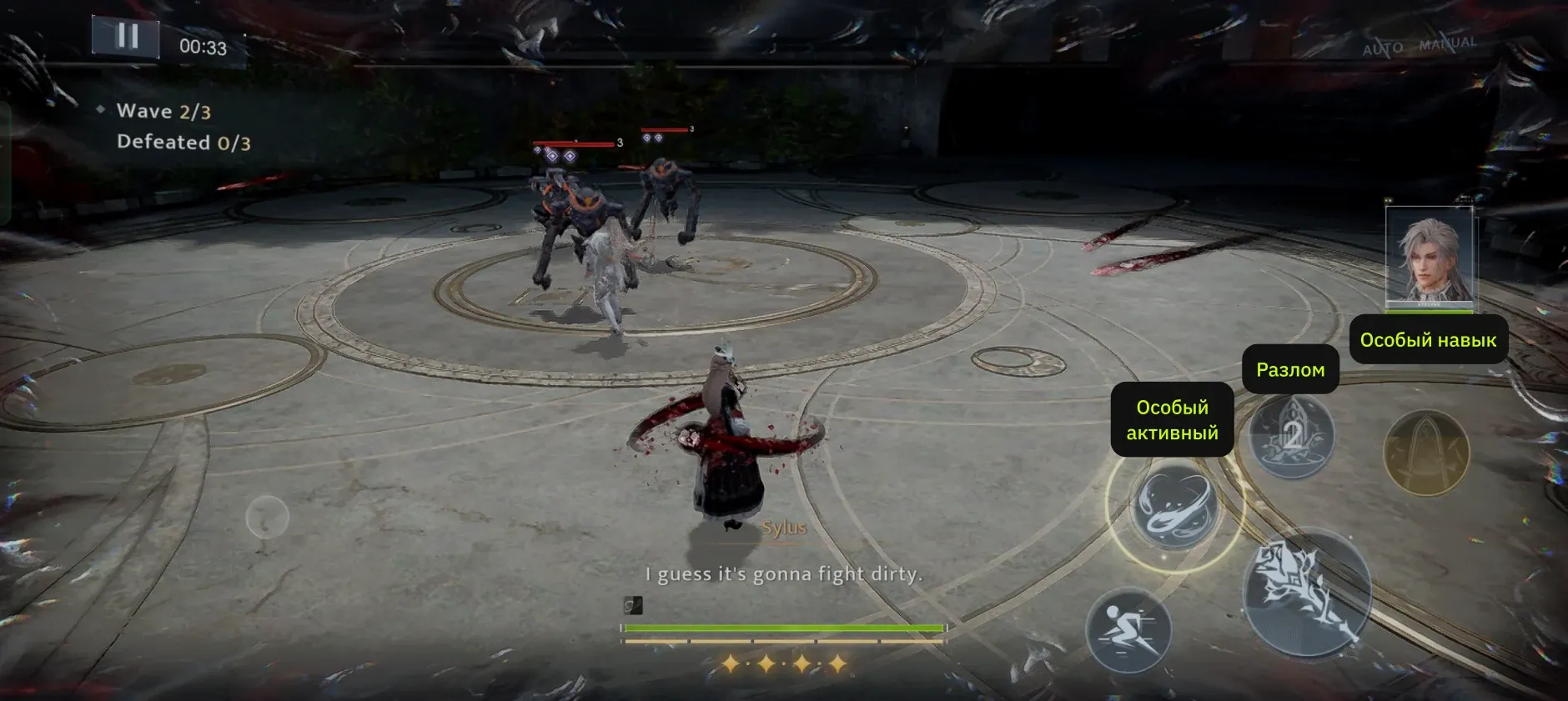Dodge using the running figure button

(x=1128, y=629)
